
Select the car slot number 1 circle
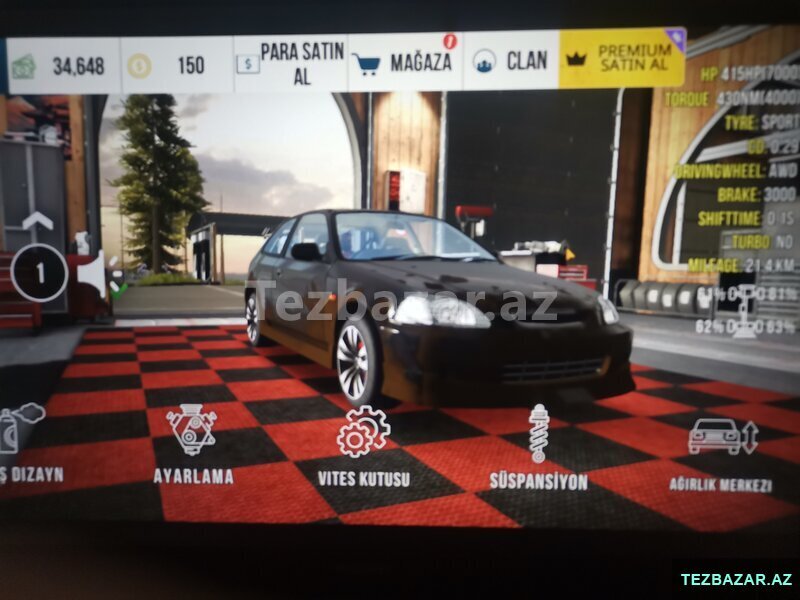coord(39,272)
